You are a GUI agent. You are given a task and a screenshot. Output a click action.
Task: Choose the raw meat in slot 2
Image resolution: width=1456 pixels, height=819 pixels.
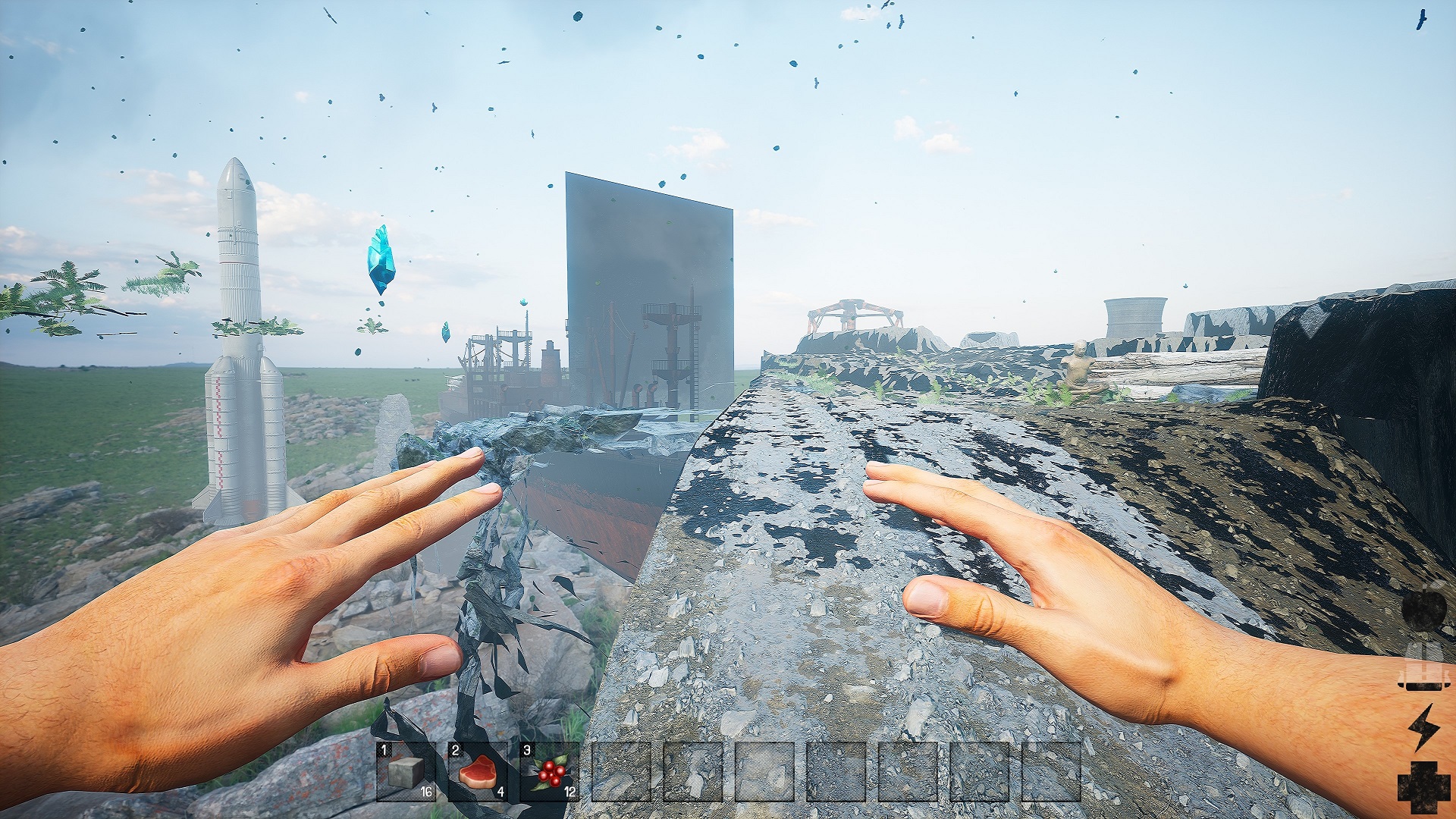click(477, 772)
